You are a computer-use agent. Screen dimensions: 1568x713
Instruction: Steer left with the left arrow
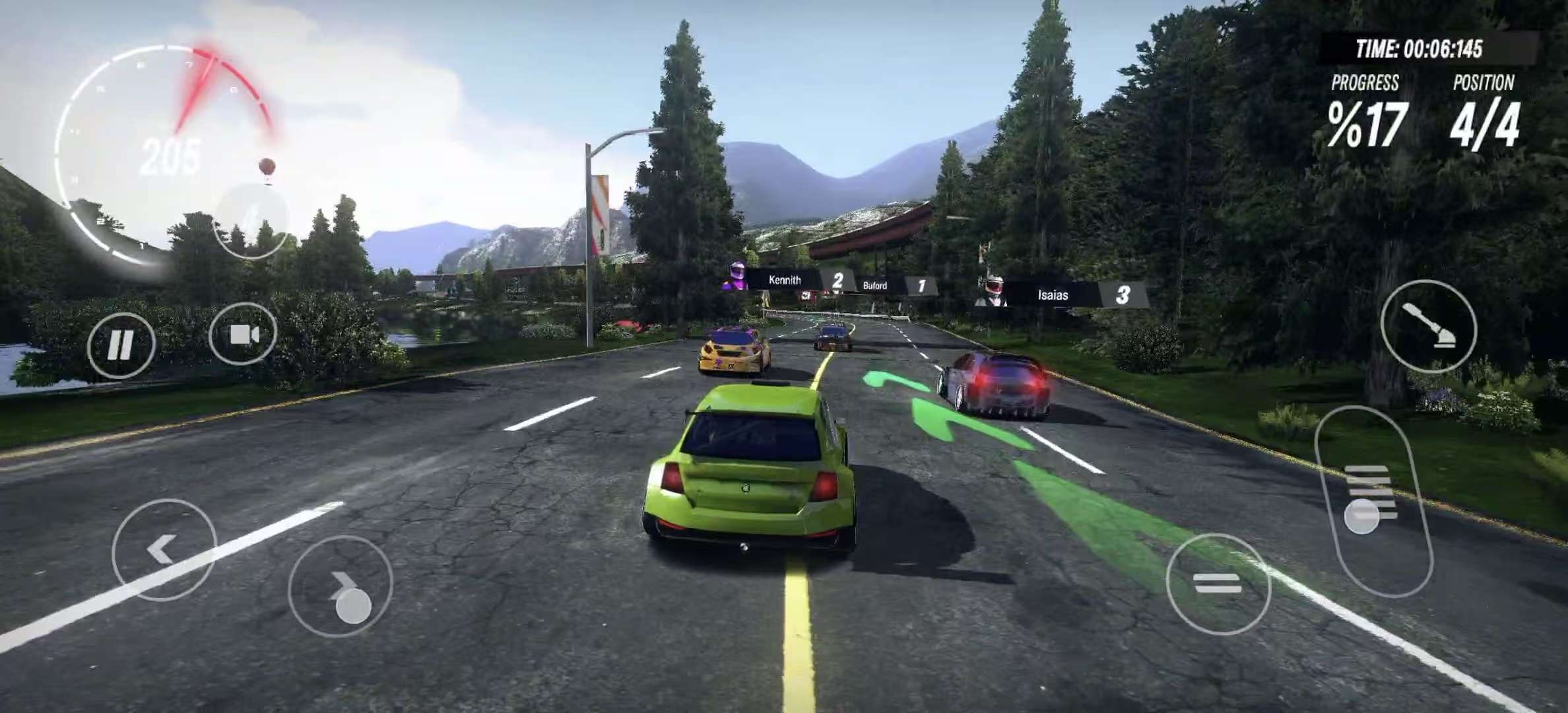coord(164,549)
